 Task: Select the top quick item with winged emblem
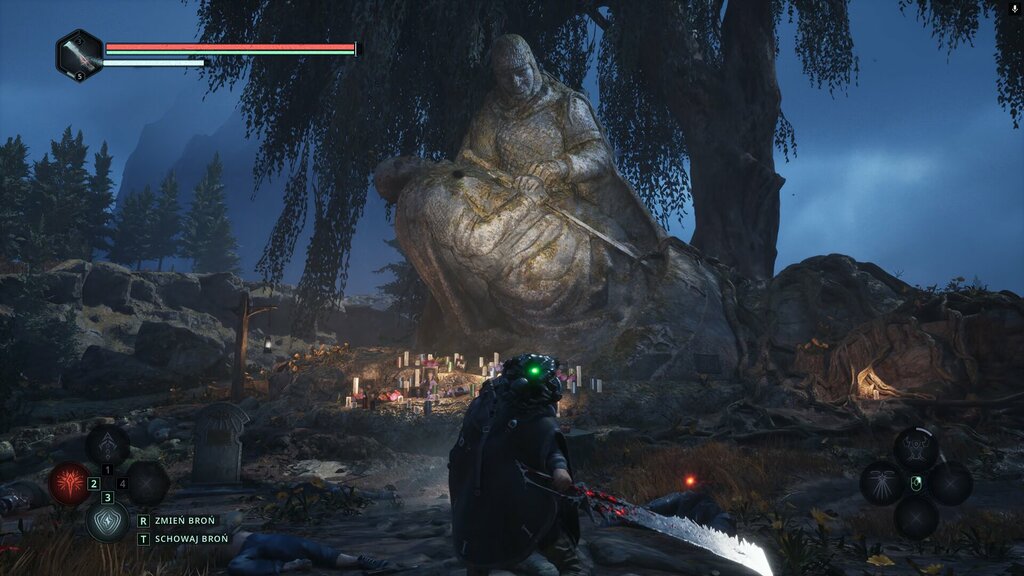coord(915,447)
